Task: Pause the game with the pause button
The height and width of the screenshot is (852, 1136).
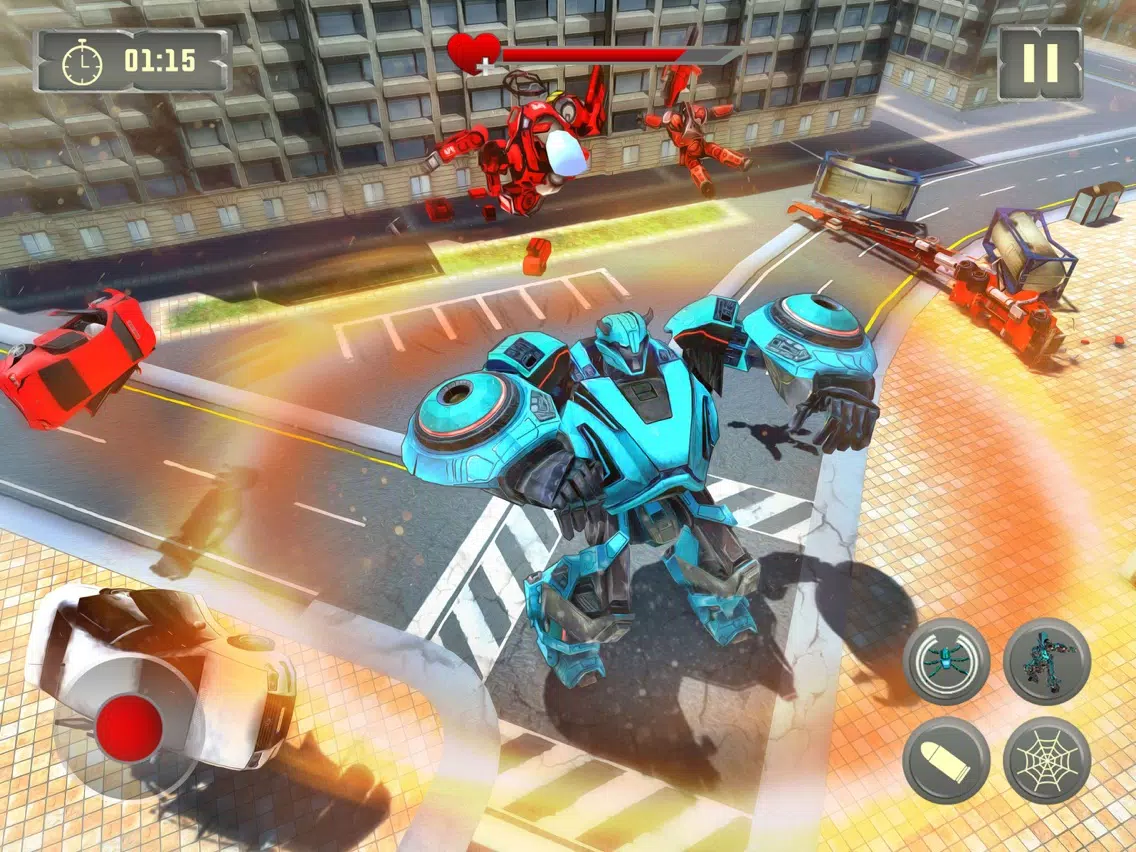Action: click(1040, 63)
